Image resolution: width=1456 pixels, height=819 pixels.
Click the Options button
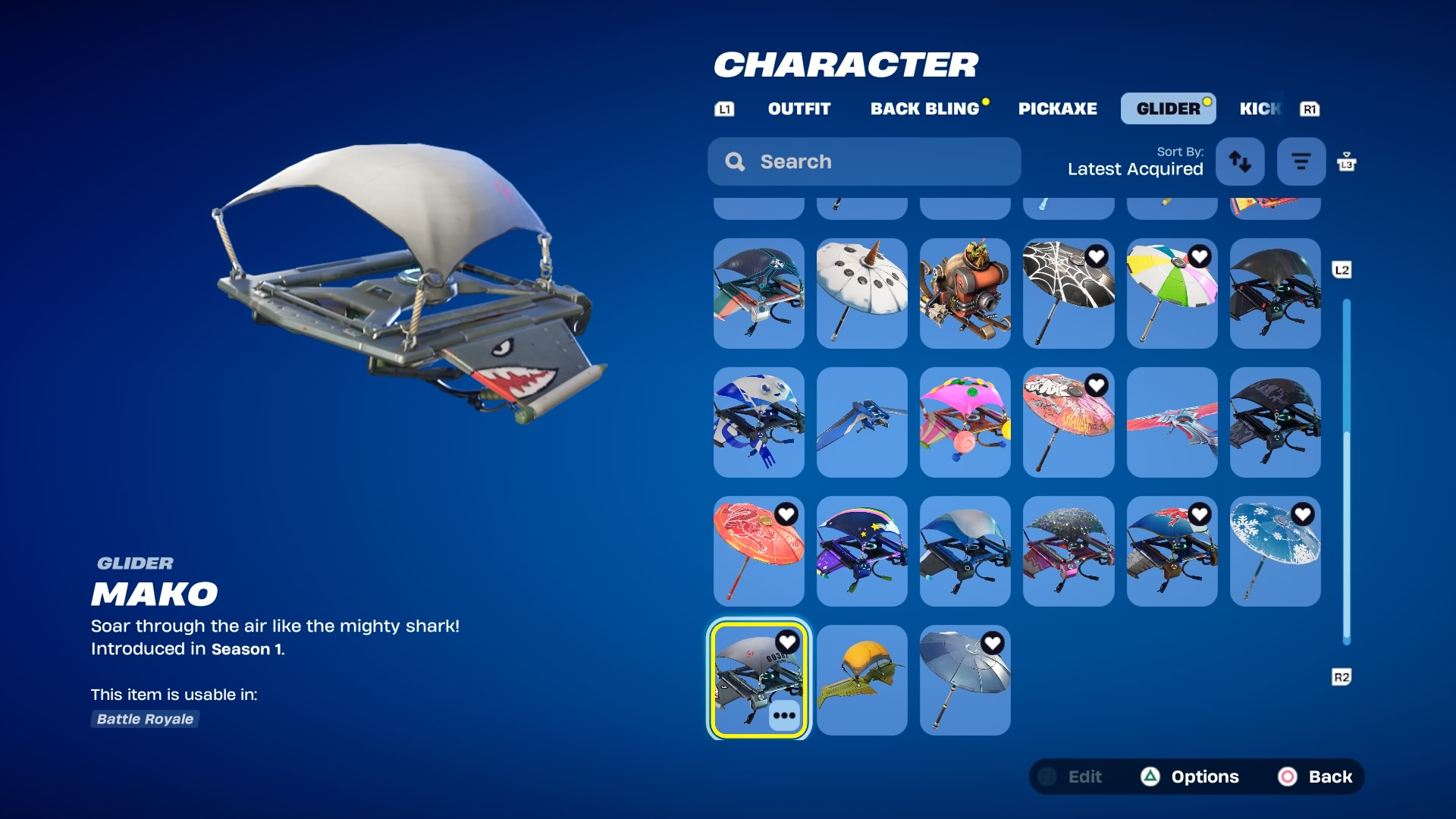pos(1191,777)
